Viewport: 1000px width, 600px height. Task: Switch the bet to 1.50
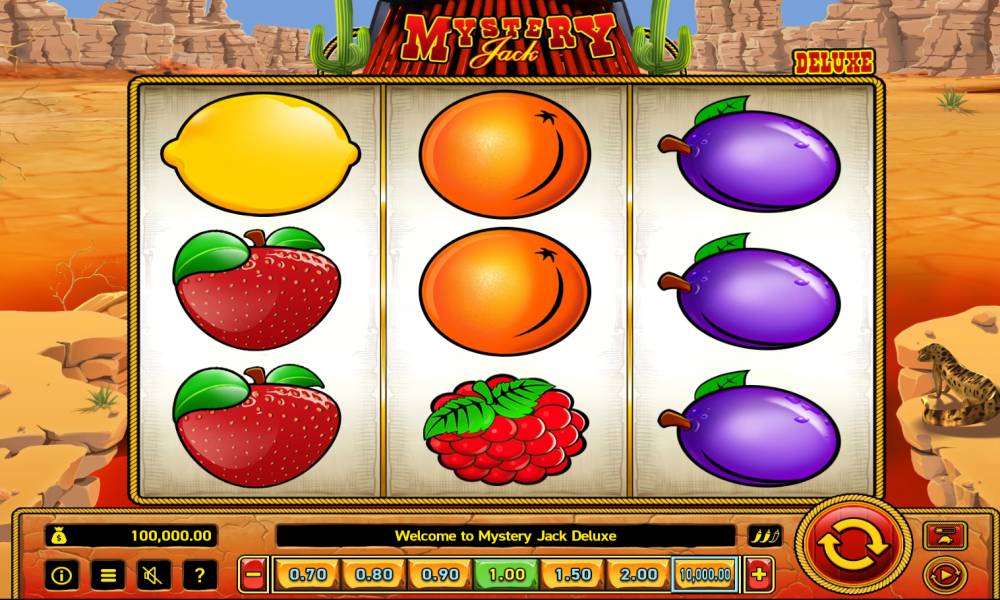[573, 575]
